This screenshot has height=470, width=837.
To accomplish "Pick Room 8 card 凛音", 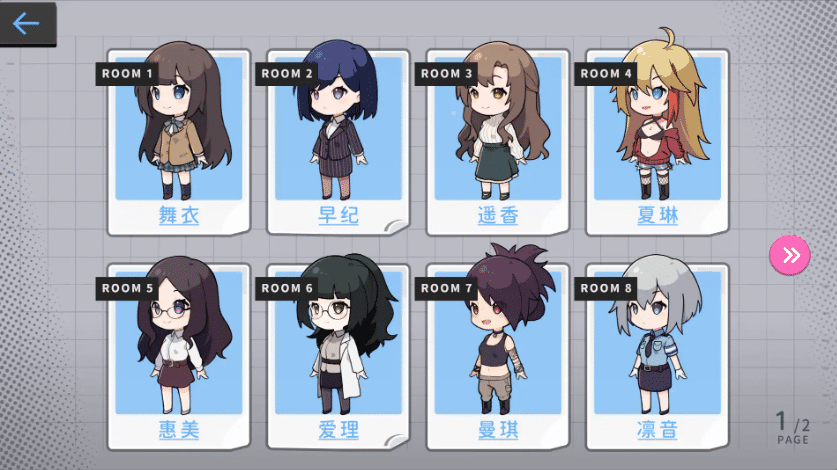I will click(656, 355).
